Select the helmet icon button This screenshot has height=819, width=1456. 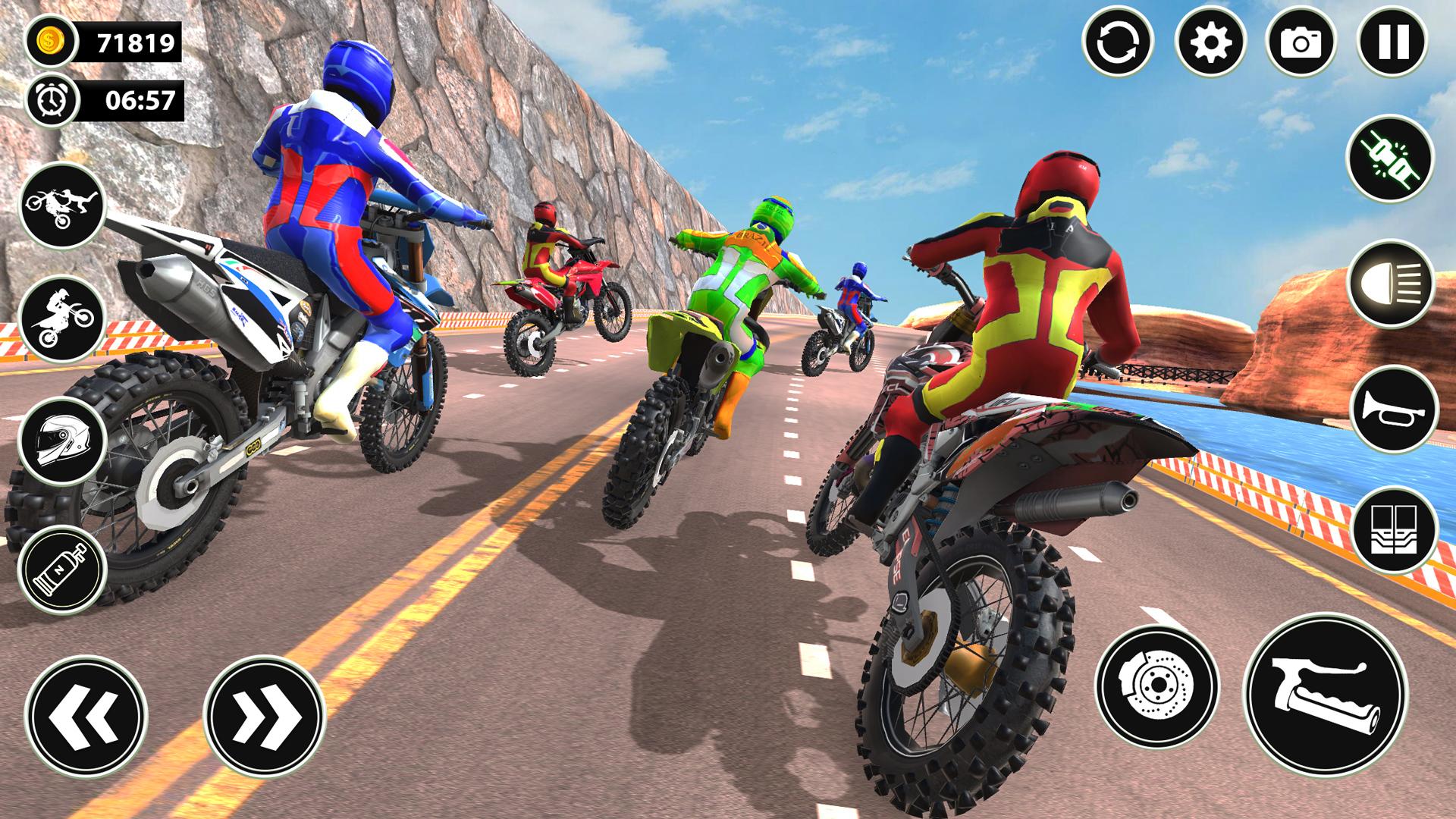pyautogui.click(x=62, y=442)
